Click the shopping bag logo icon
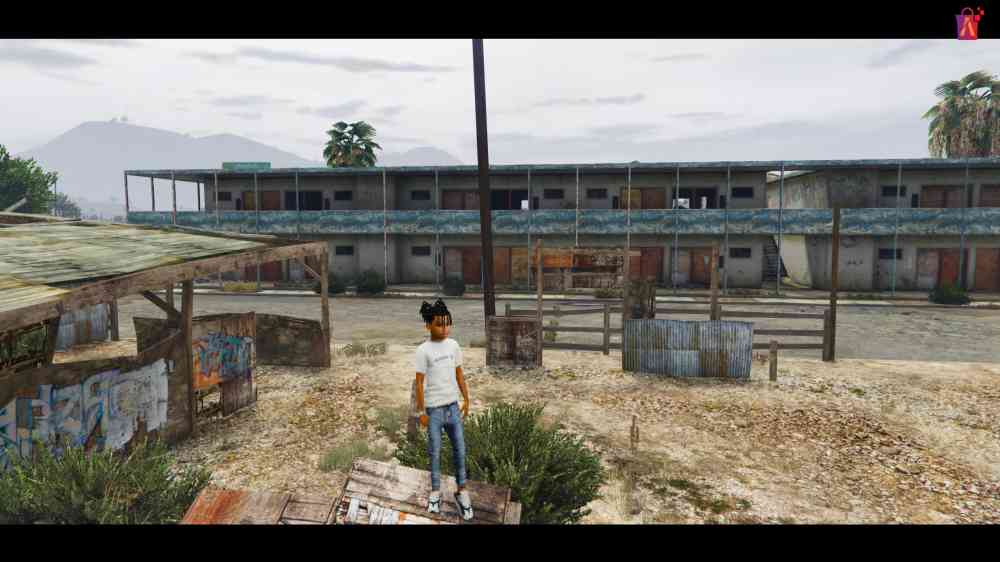Viewport: 1000px width, 562px height. 968,22
